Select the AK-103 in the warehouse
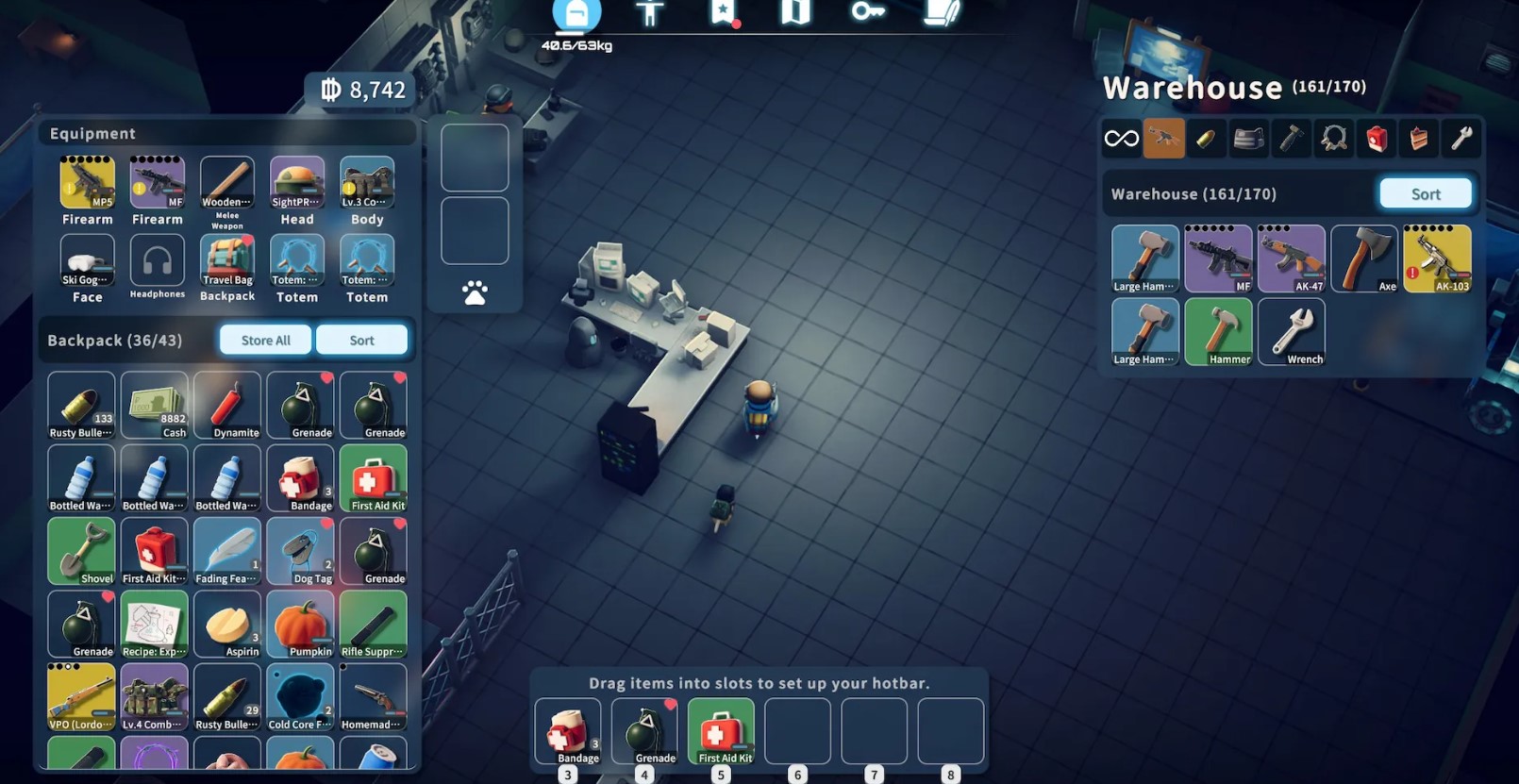 coord(1437,259)
